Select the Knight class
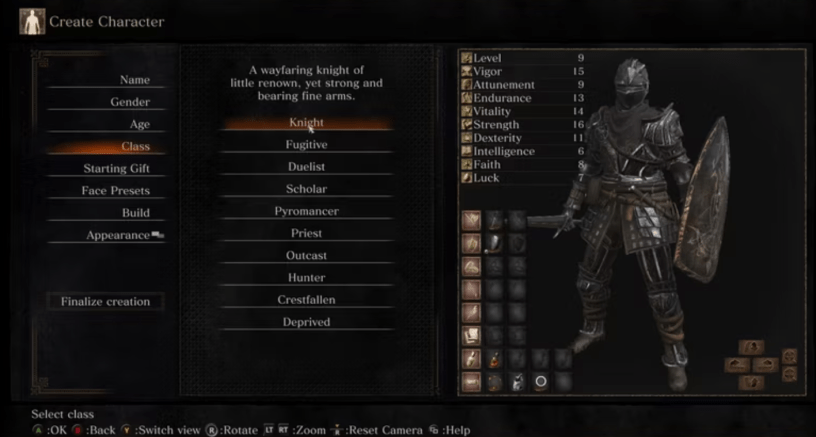 (306, 122)
